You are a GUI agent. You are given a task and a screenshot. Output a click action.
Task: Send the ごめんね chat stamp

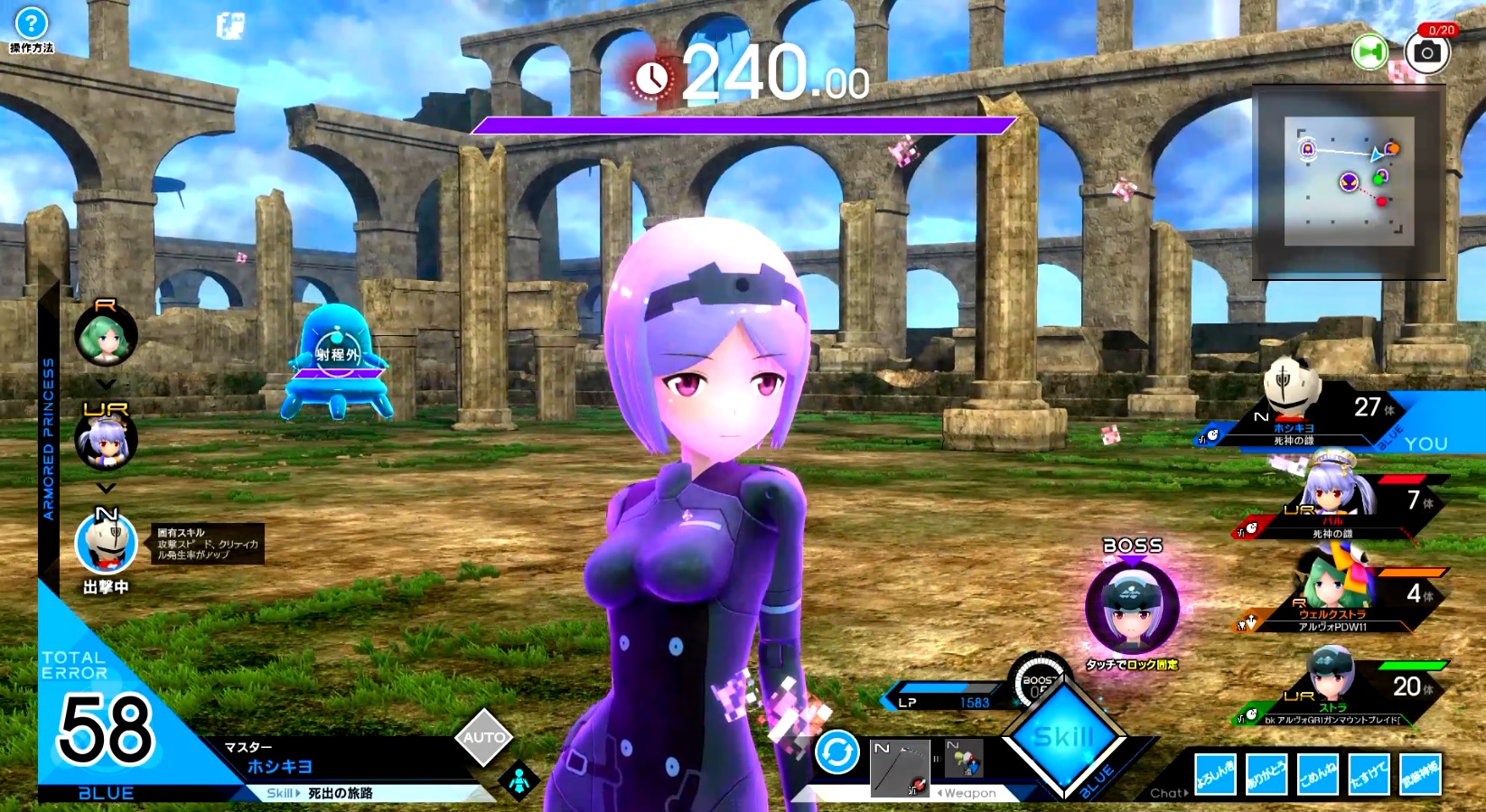pos(1318,775)
